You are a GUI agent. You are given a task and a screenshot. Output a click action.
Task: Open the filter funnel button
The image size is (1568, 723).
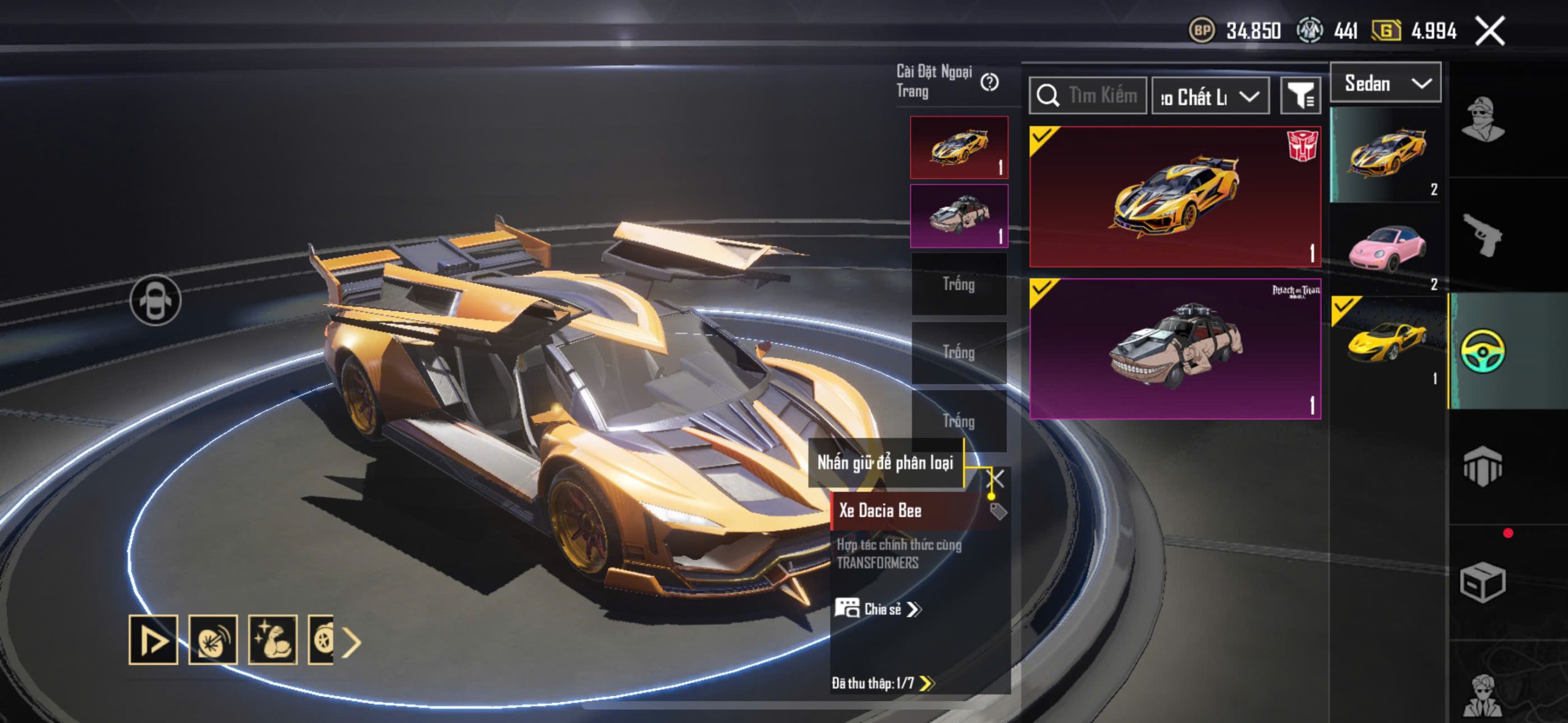(1300, 96)
